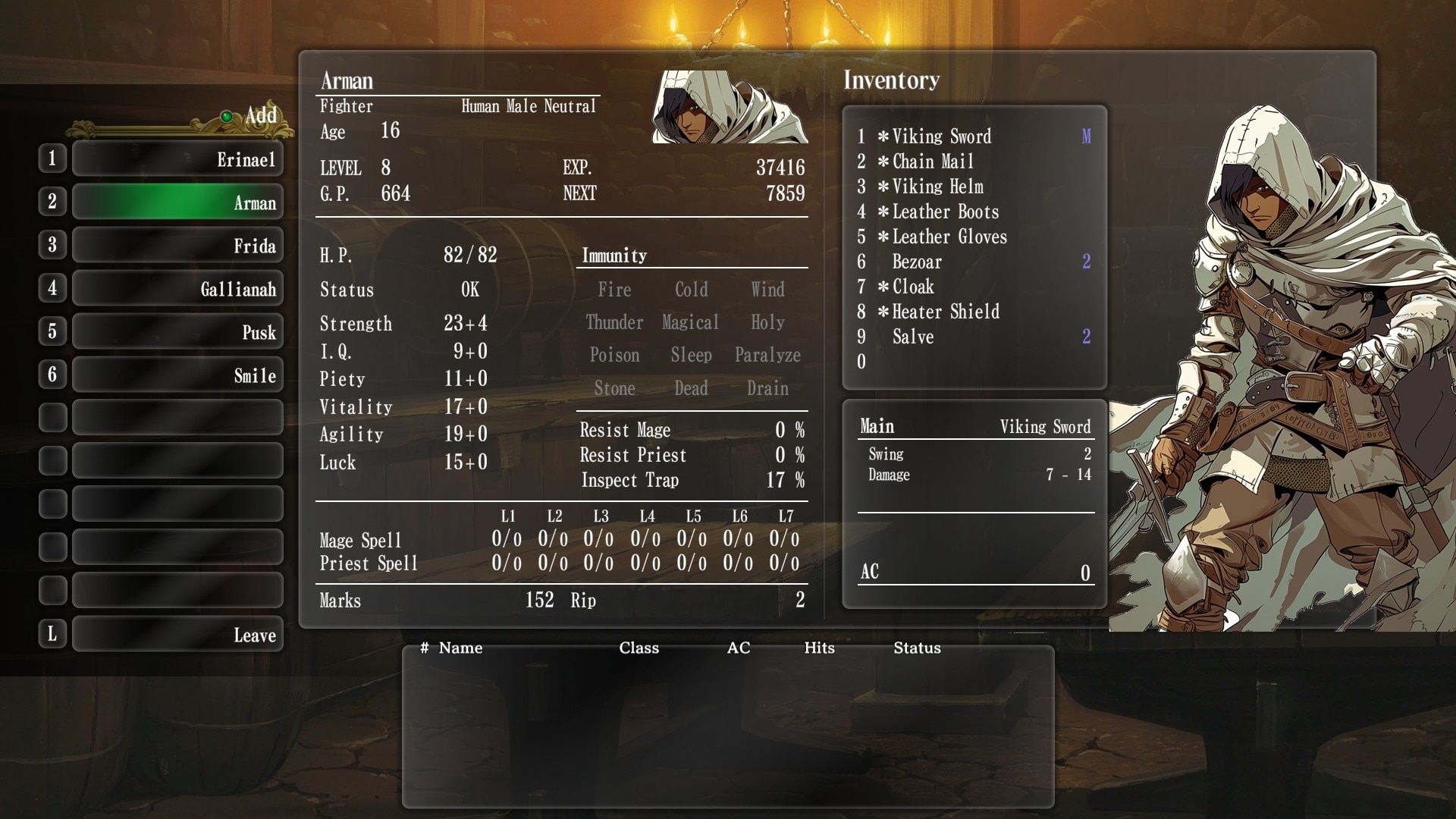Select the Cloak inventory entry
This screenshot has height=819, width=1456.
(913, 287)
